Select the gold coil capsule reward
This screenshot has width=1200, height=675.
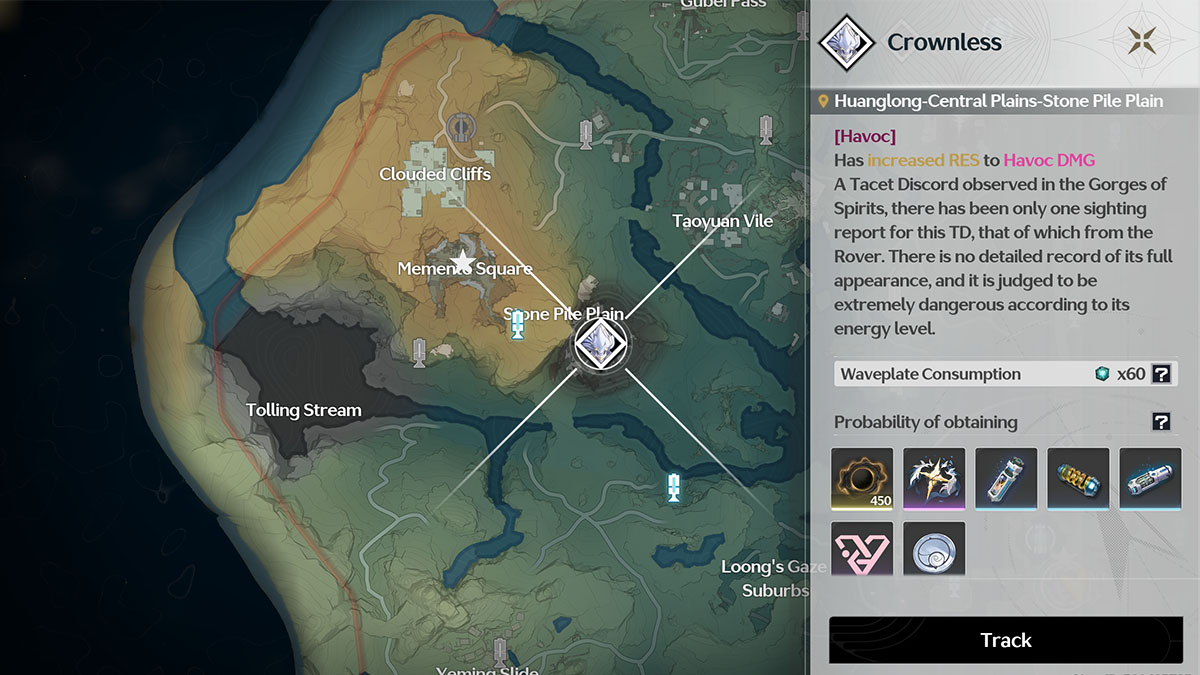click(x=1077, y=479)
